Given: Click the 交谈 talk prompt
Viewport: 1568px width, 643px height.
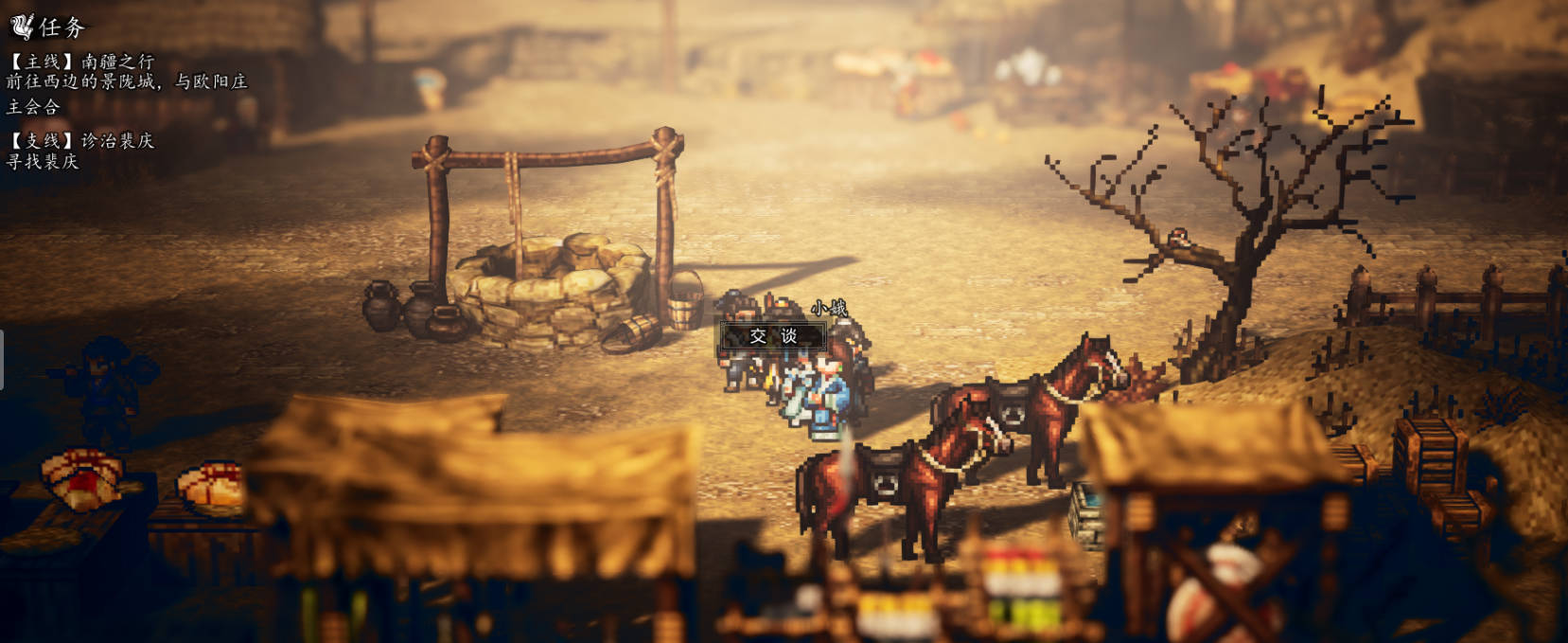Looking at the screenshot, I should [x=773, y=336].
